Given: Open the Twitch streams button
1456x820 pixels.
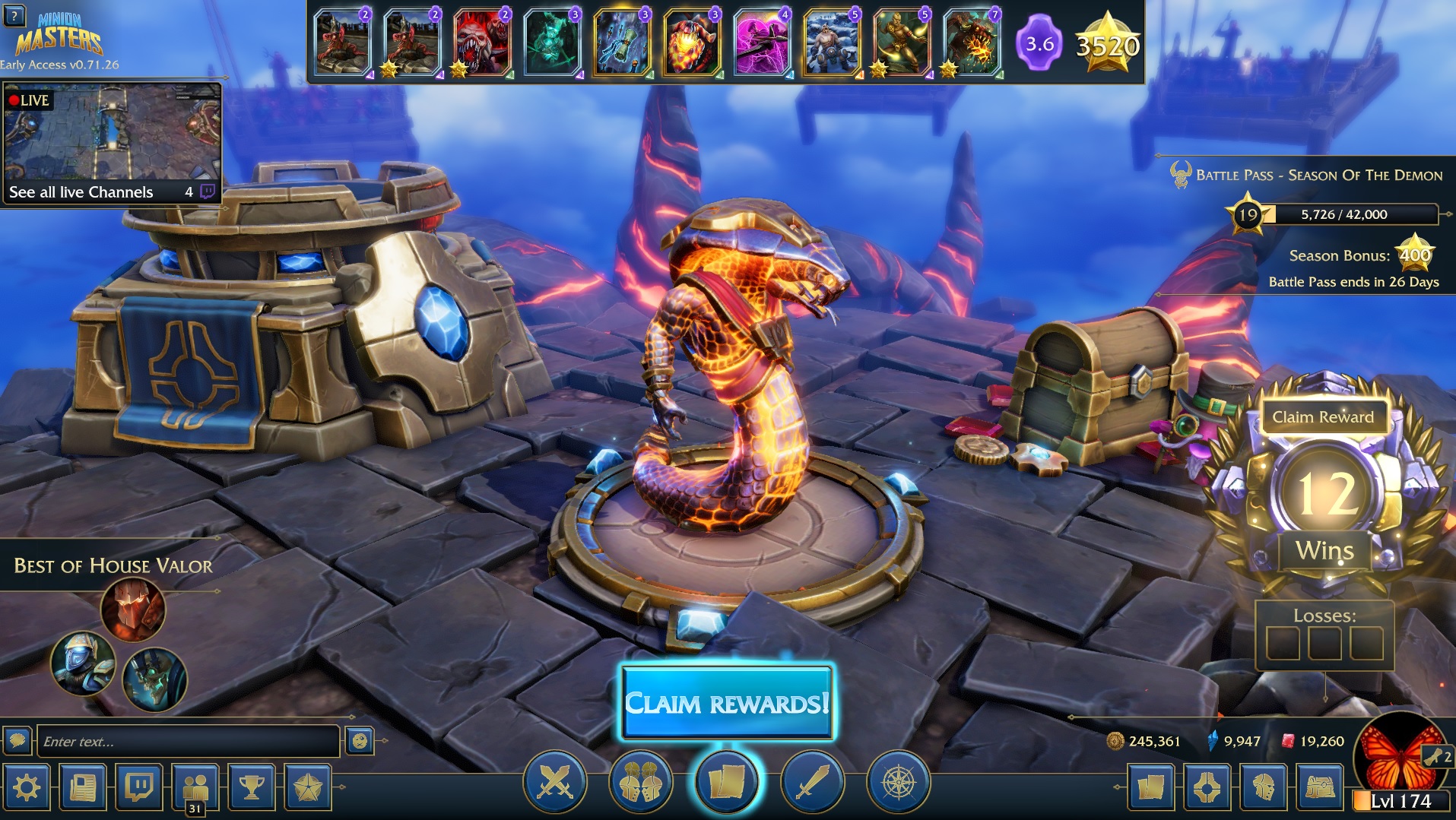Looking at the screenshot, I should [139, 787].
